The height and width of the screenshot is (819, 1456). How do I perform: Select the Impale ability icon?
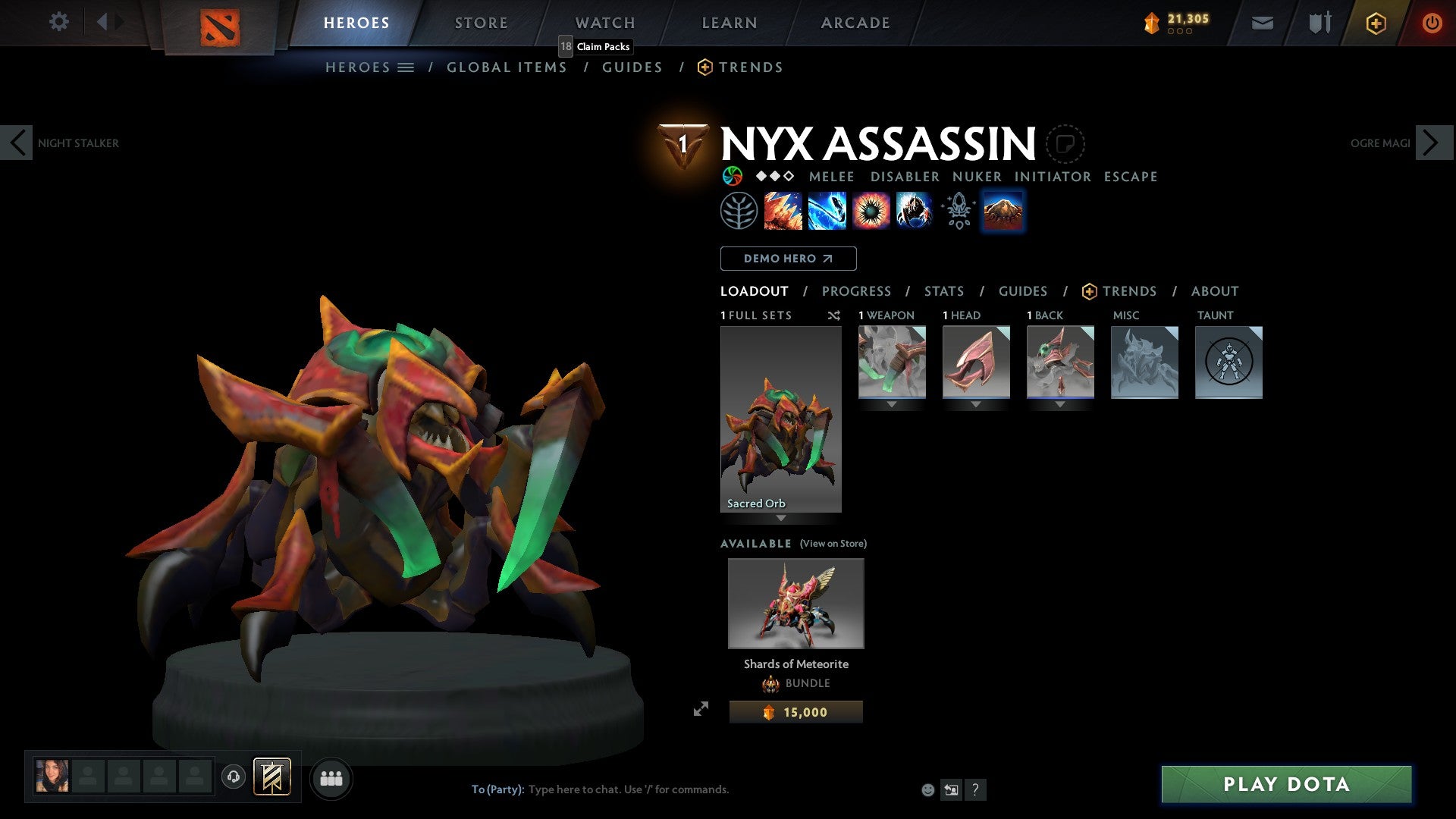pos(781,210)
